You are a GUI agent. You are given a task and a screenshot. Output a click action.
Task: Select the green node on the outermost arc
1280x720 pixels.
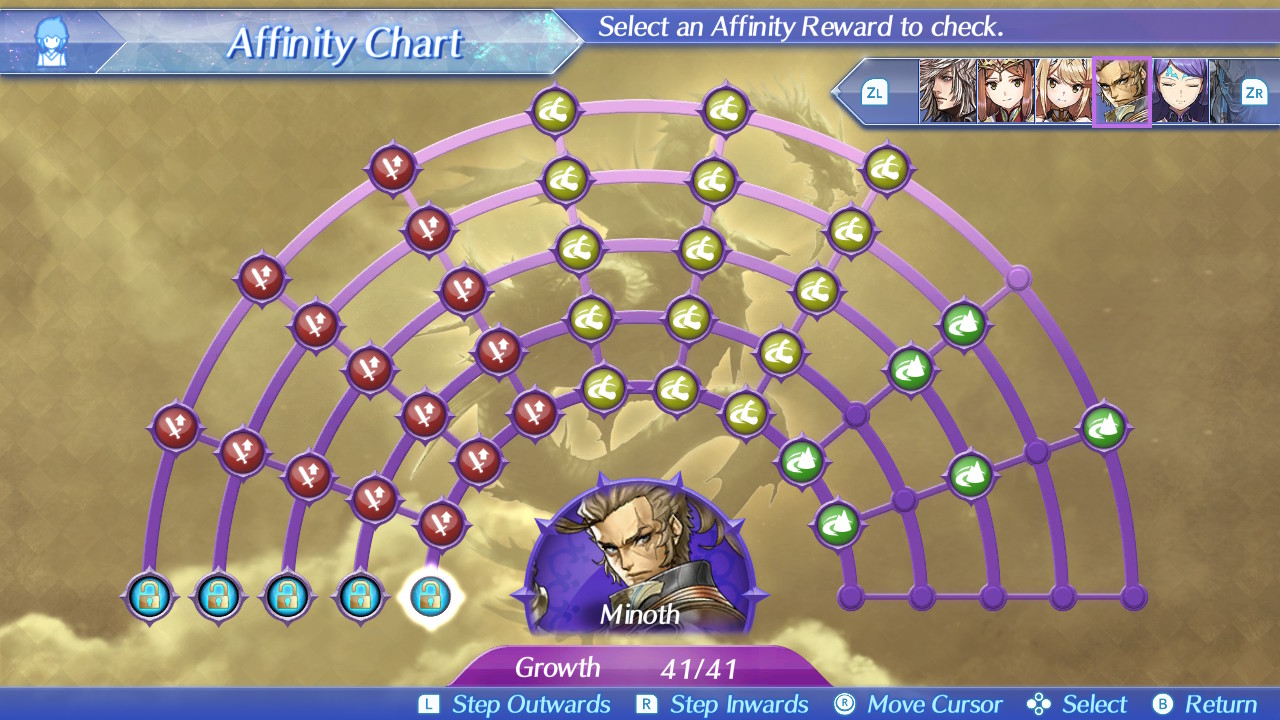point(1104,427)
